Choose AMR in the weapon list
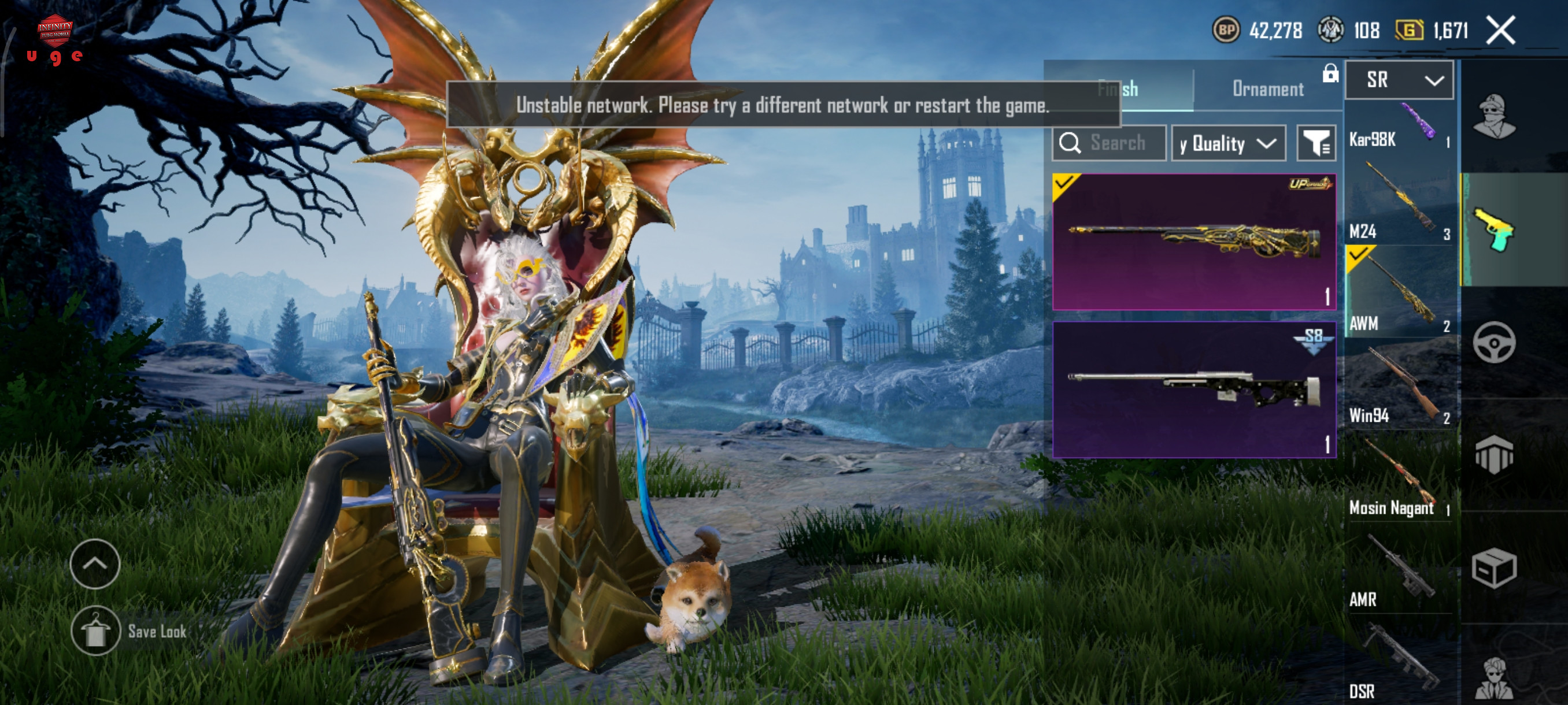This screenshot has width=1568, height=705. [1399, 569]
